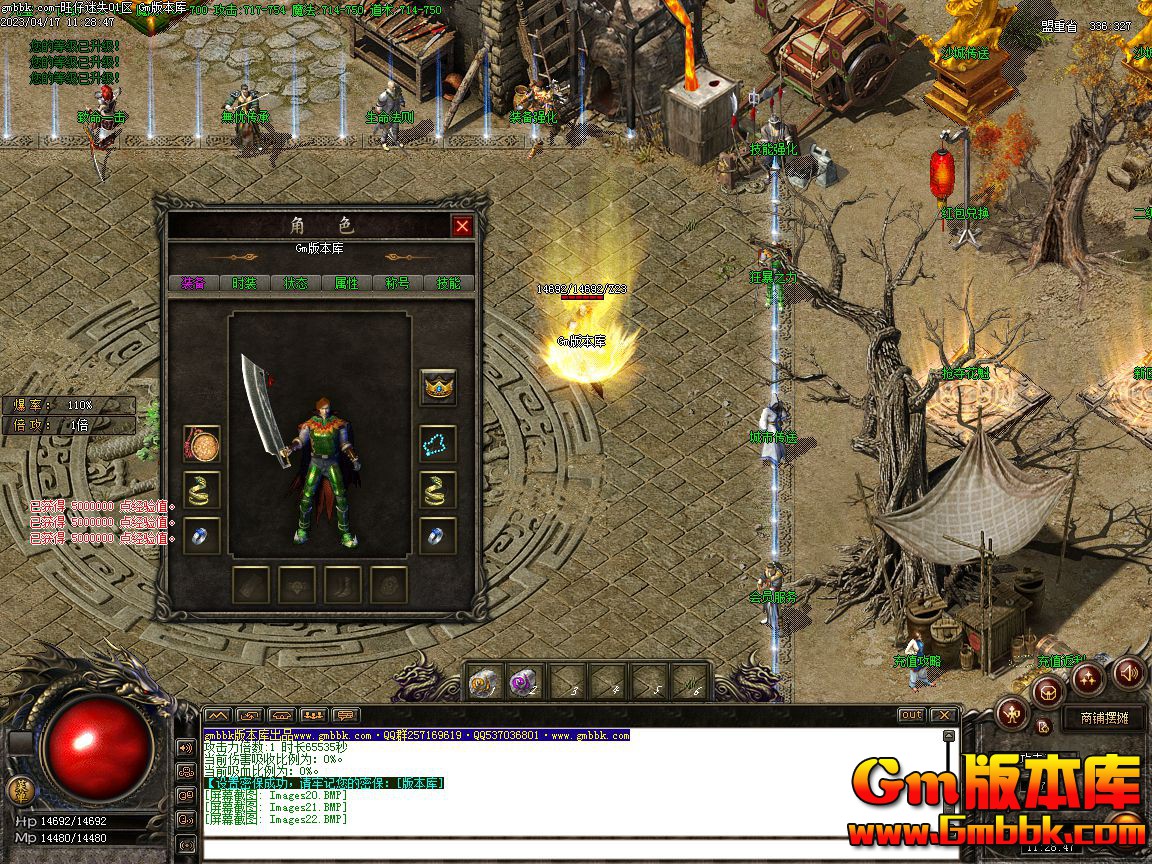
Task: Open hotbar slot 1 scroll item
Action: pos(483,682)
